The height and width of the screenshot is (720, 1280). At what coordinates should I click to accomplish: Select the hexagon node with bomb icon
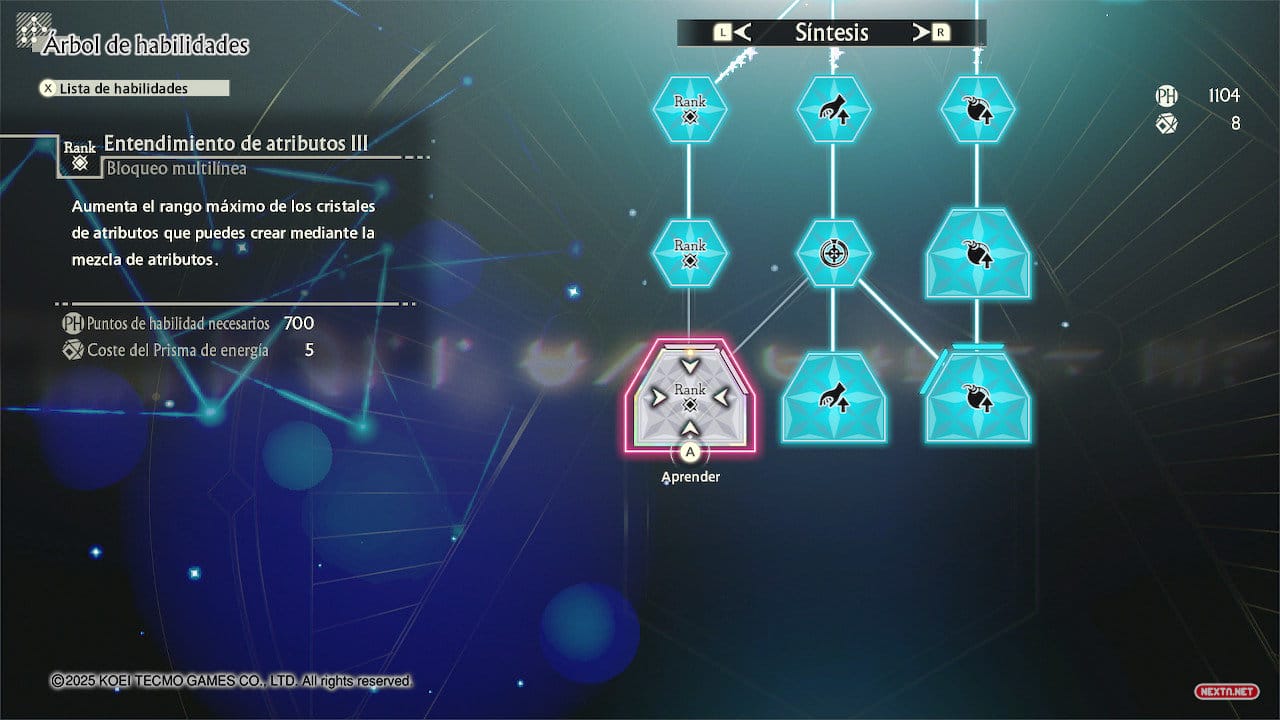tap(977, 108)
